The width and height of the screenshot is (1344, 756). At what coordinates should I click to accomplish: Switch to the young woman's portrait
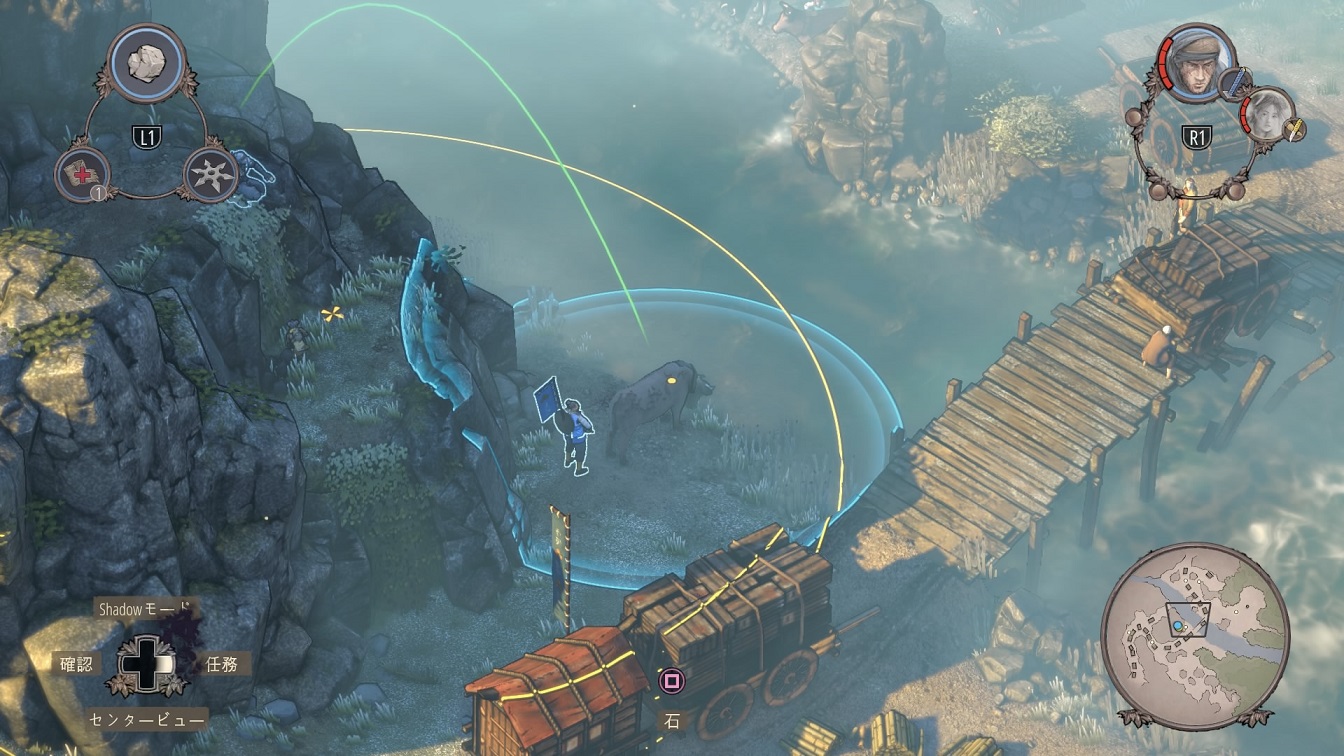point(1267,113)
